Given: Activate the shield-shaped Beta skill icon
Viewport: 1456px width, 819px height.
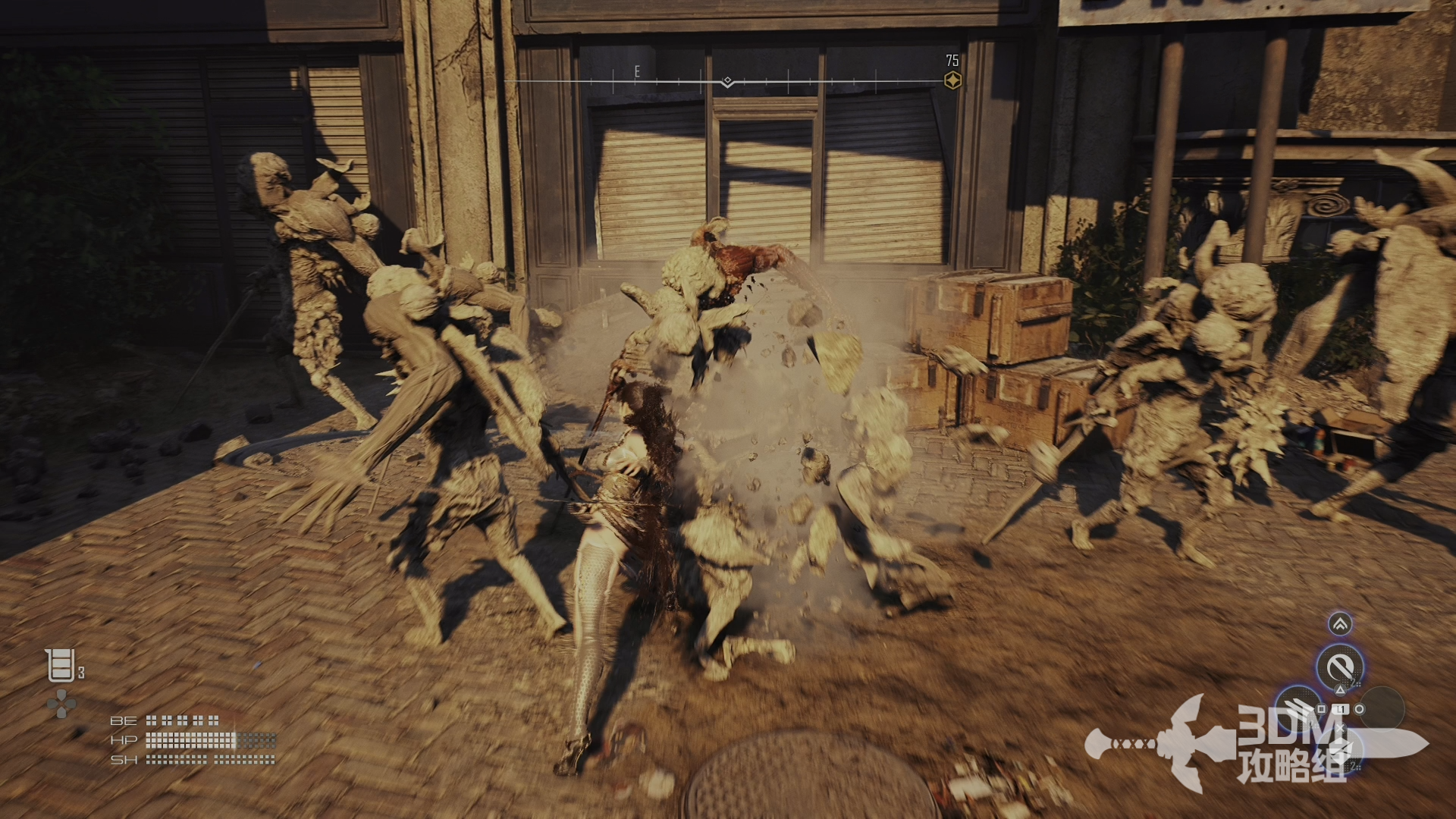Looking at the screenshot, I should pyautogui.click(x=1340, y=751).
